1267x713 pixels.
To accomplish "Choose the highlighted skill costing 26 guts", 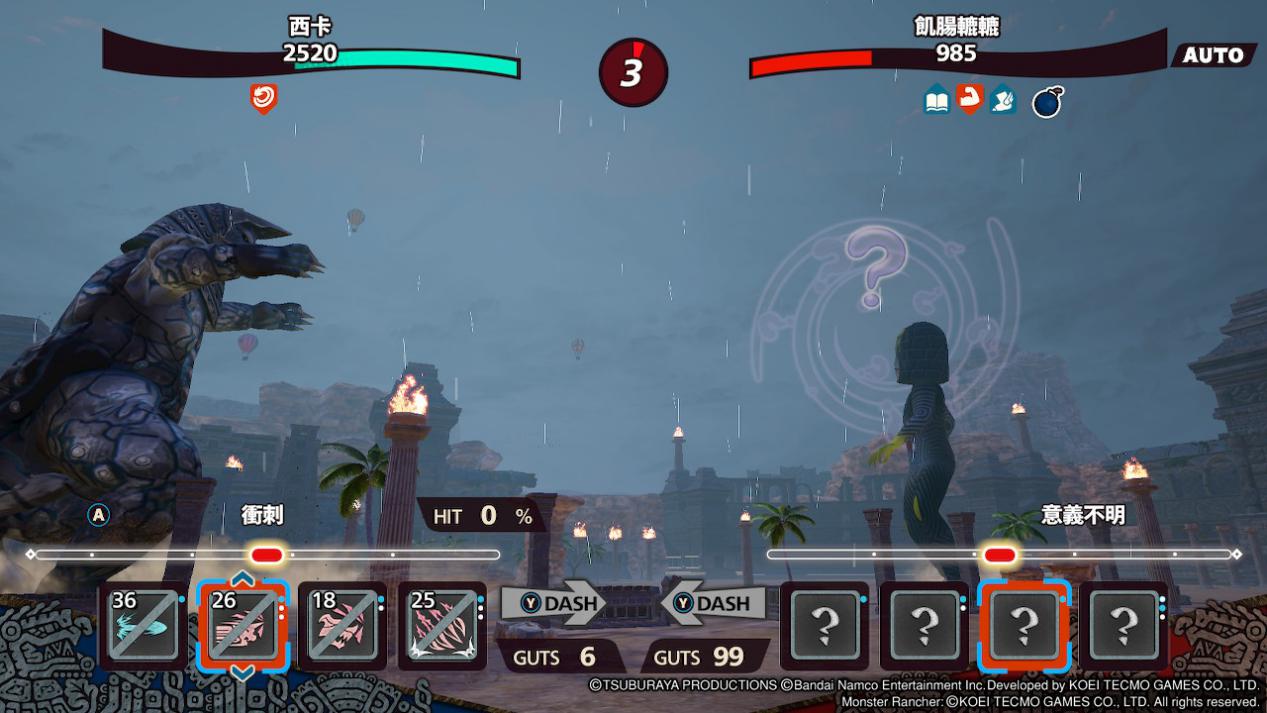I will 243,625.
